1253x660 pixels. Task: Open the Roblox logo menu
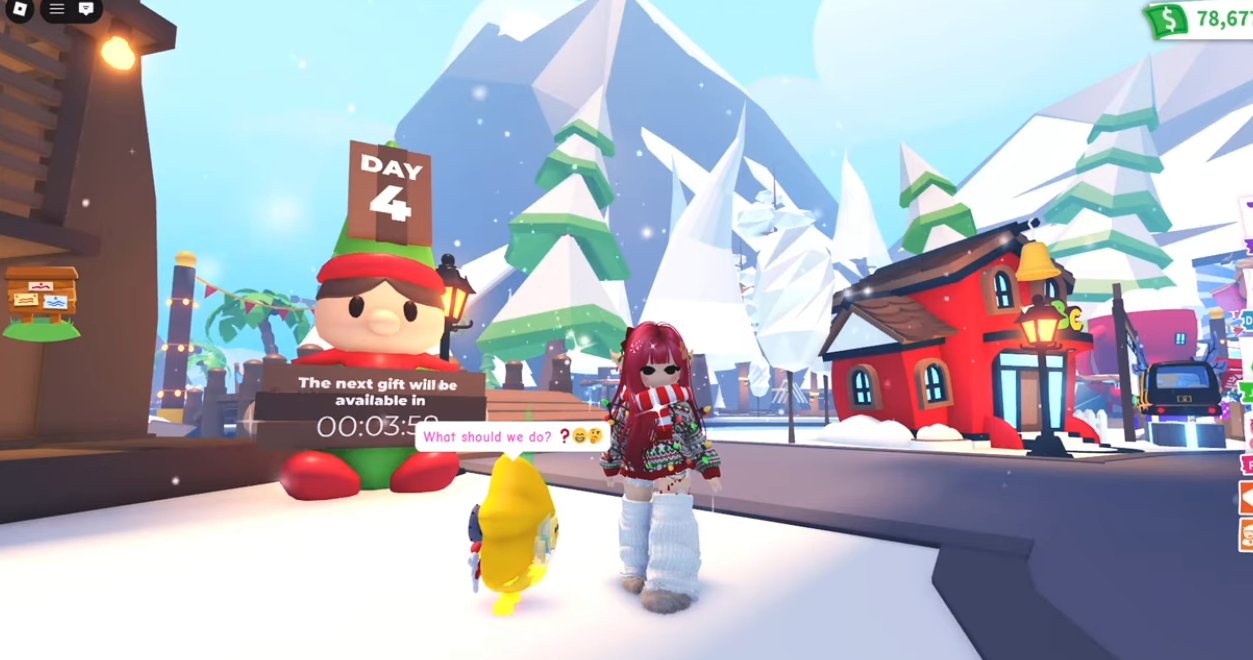click(x=19, y=9)
